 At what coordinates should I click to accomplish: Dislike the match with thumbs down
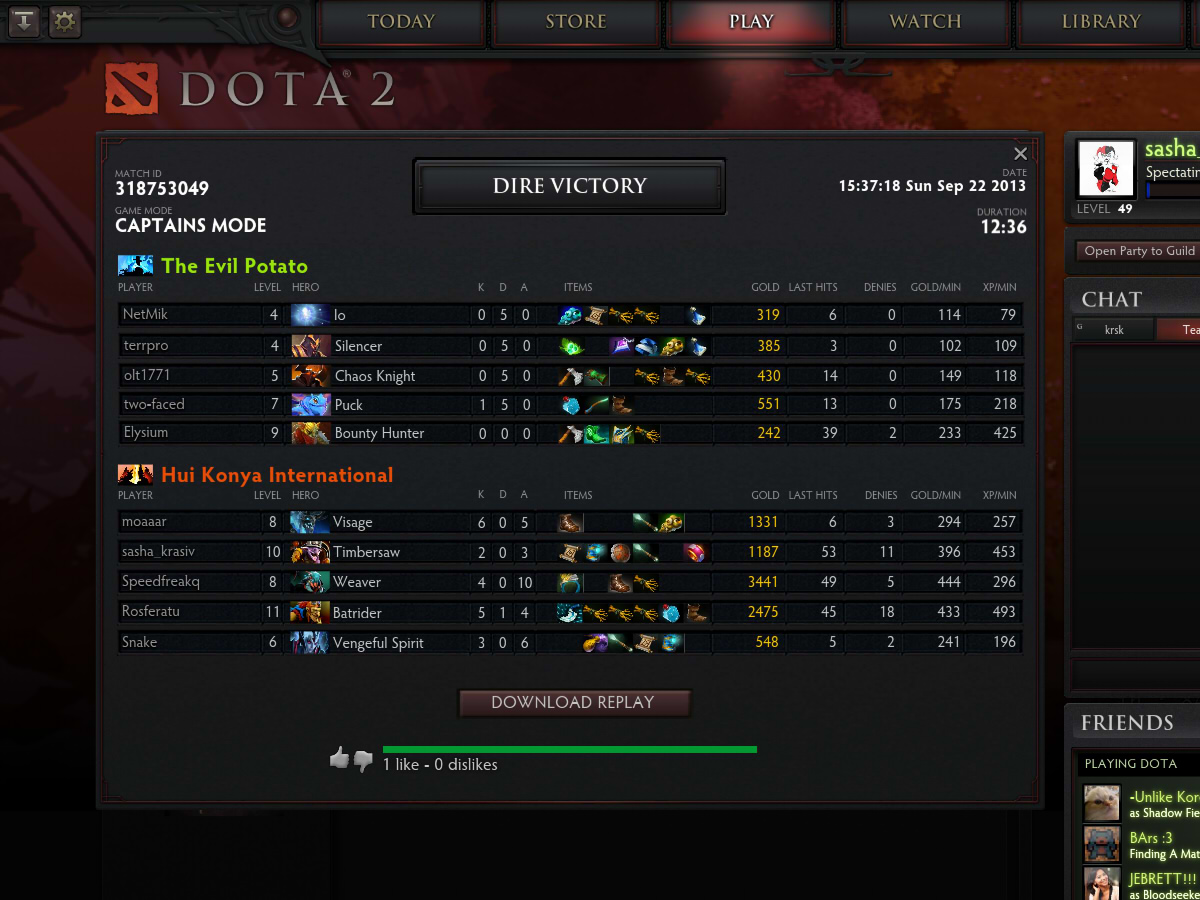(363, 761)
